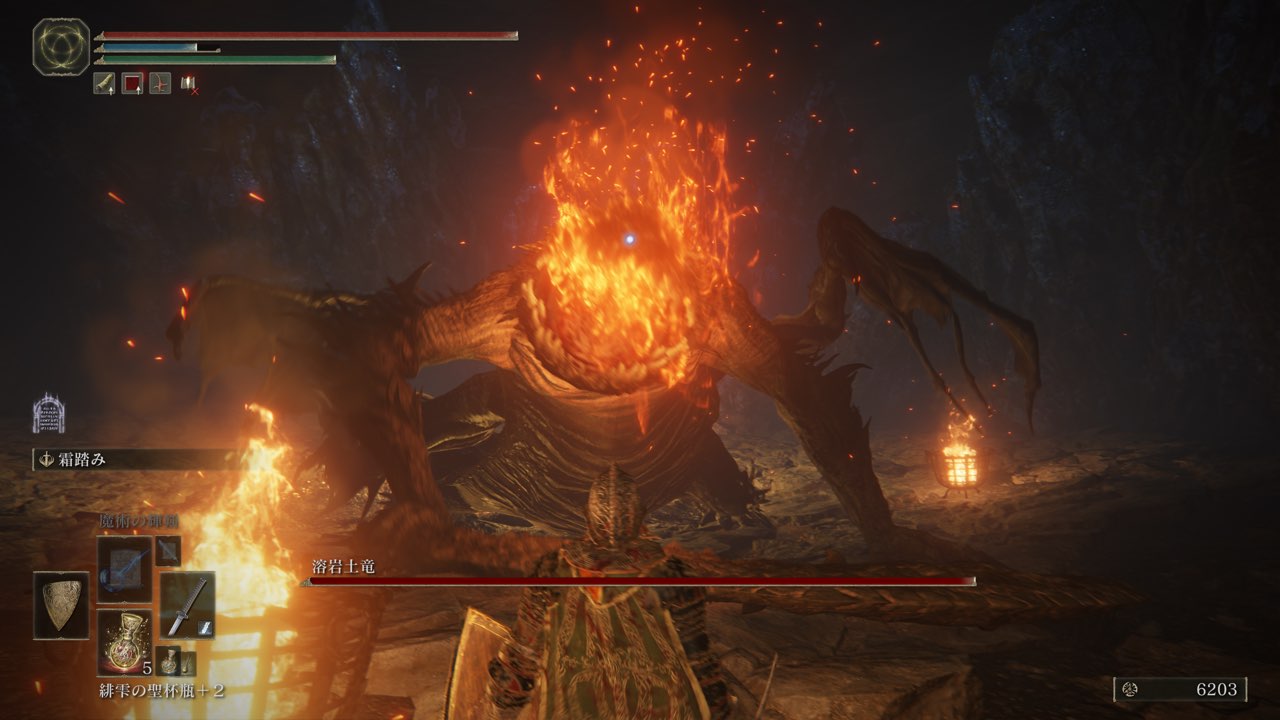Choose the katana right-hand weapon slot
Screen dimensions: 1280x720
click(187, 604)
